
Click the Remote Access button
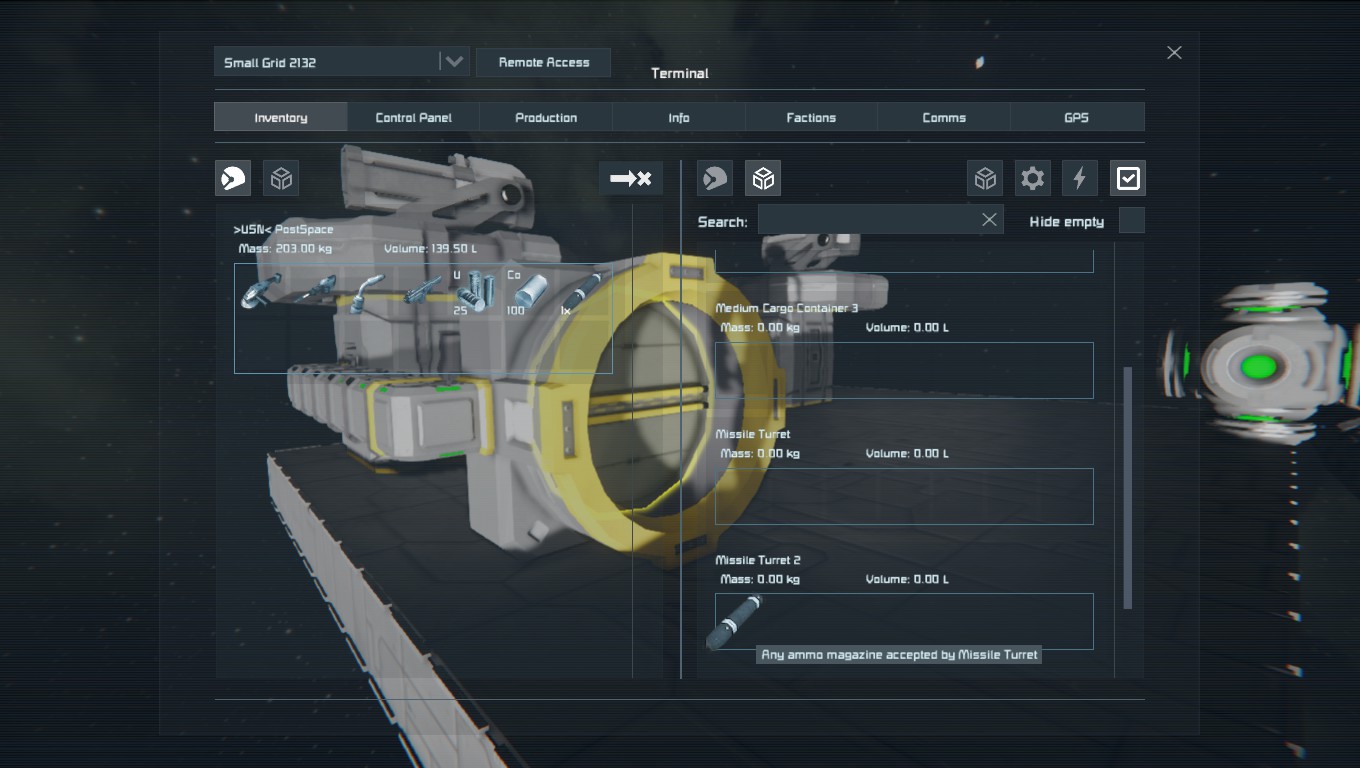544,62
